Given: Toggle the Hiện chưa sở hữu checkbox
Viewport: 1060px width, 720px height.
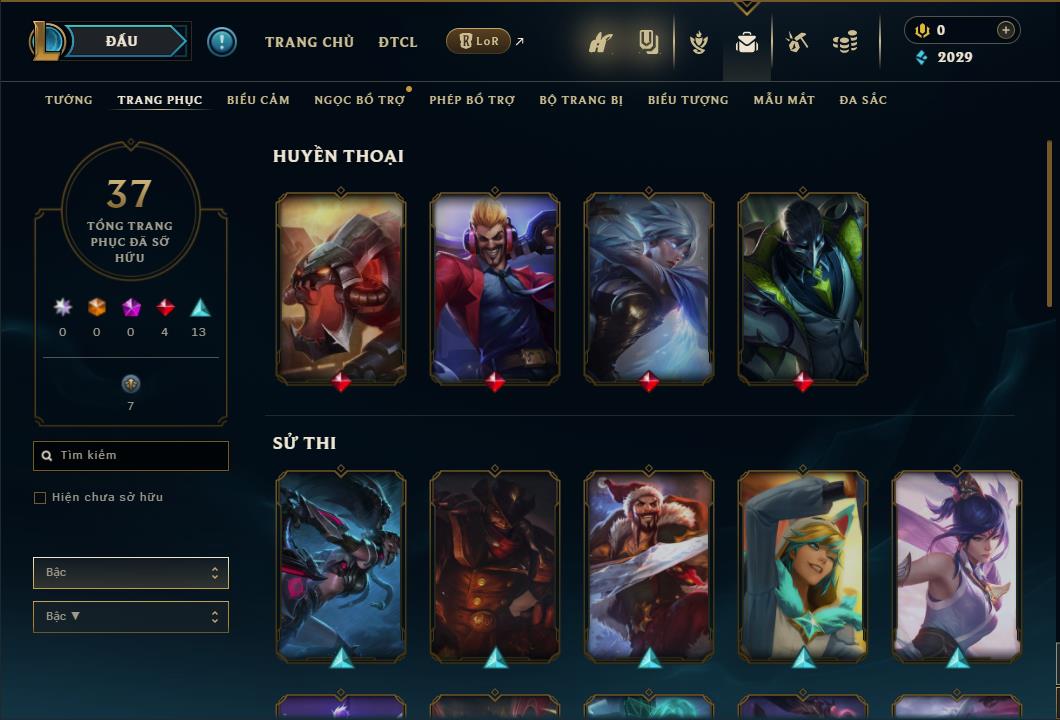Looking at the screenshot, I should click(40, 498).
